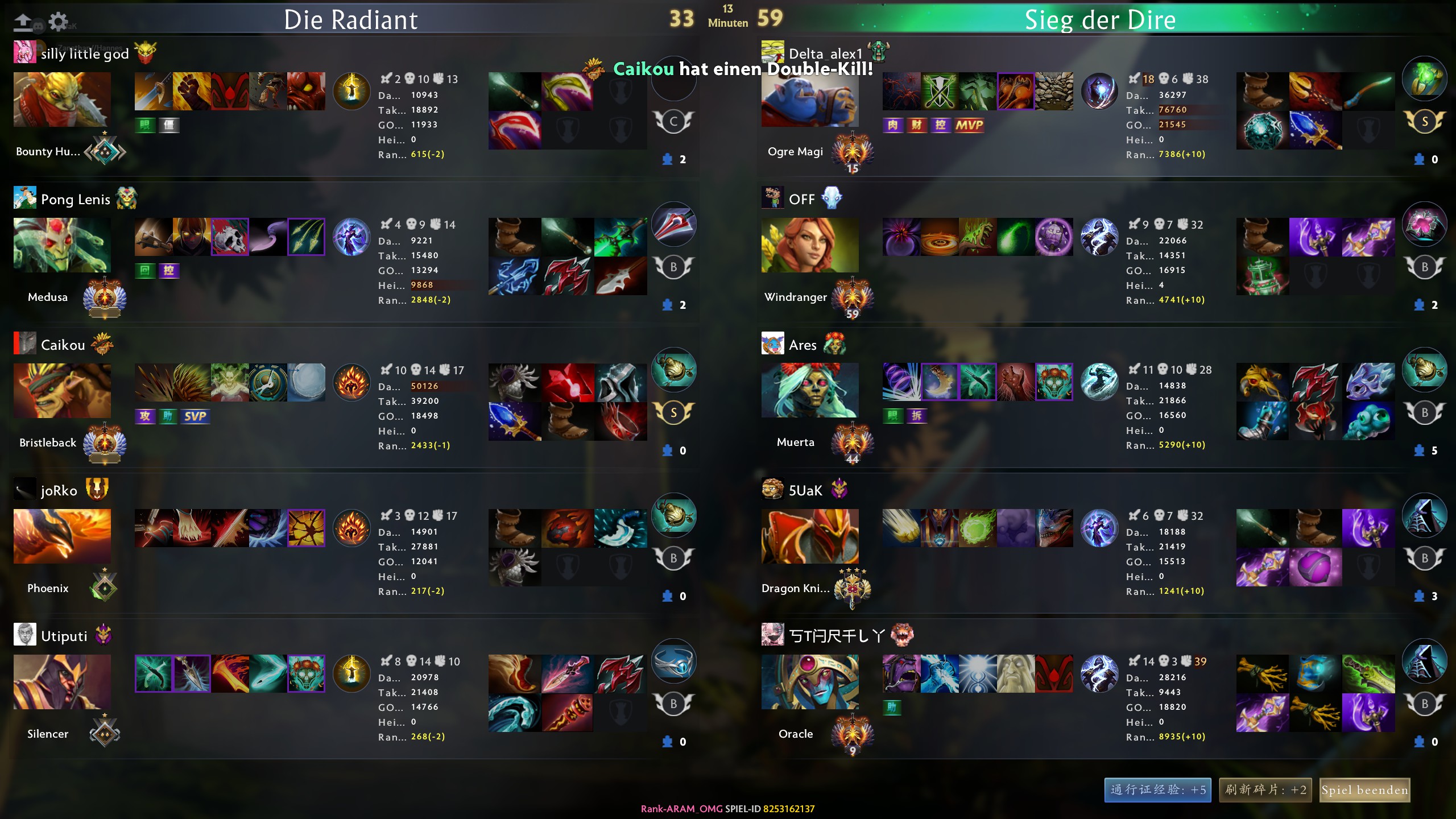The image size is (1456, 819).
Task: Select the Silencer hero portrait
Action: point(62,682)
